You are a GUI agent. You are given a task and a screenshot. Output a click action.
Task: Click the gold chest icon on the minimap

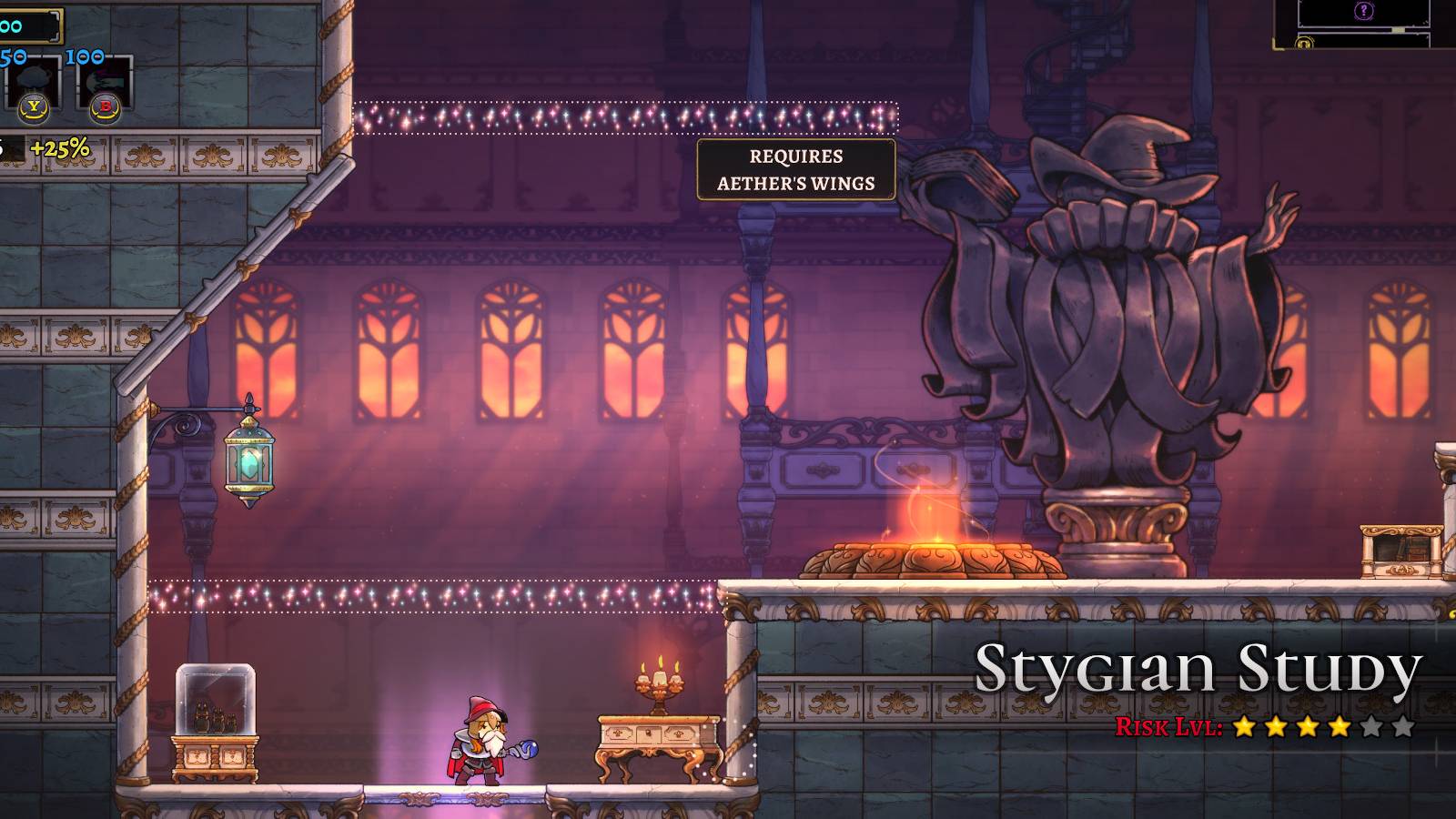tap(1303, 43)
